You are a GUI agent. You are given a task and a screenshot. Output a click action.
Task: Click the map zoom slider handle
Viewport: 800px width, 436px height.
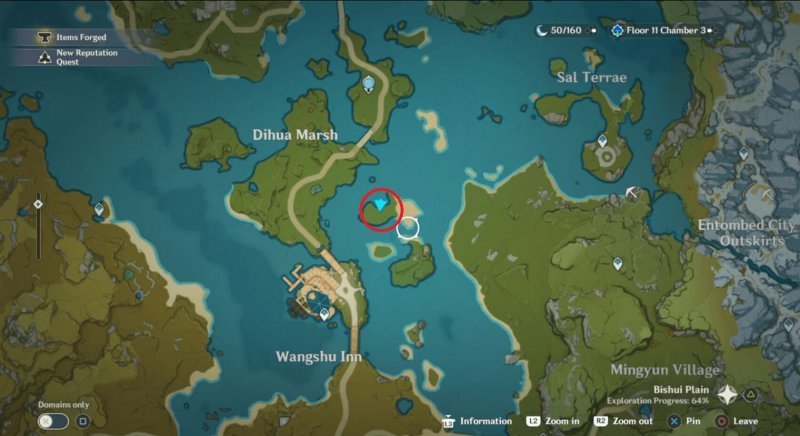[x=38, y=204]
